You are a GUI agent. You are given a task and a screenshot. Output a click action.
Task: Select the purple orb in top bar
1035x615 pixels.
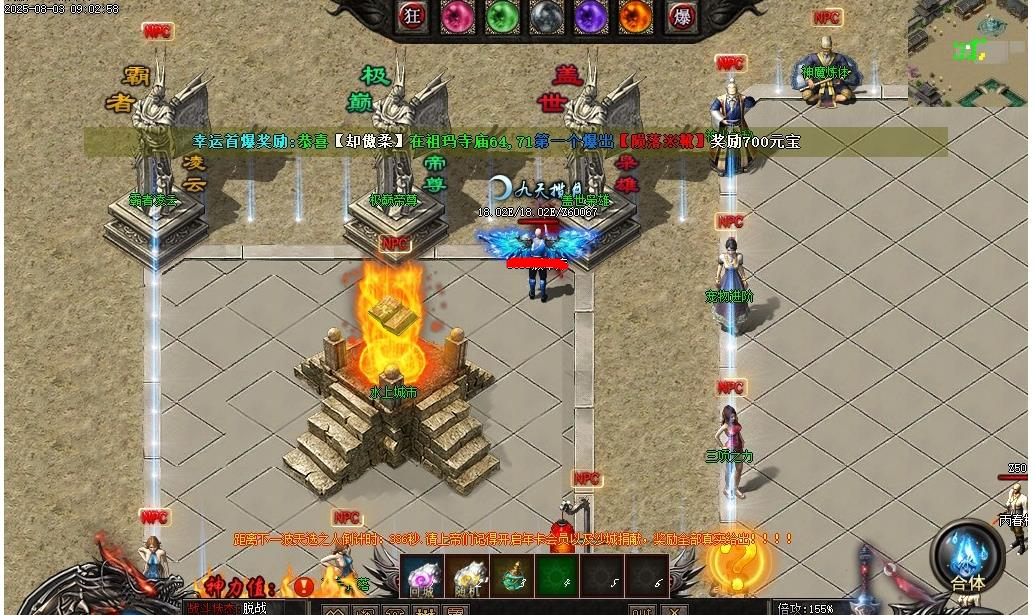click(x=591, y=16)
